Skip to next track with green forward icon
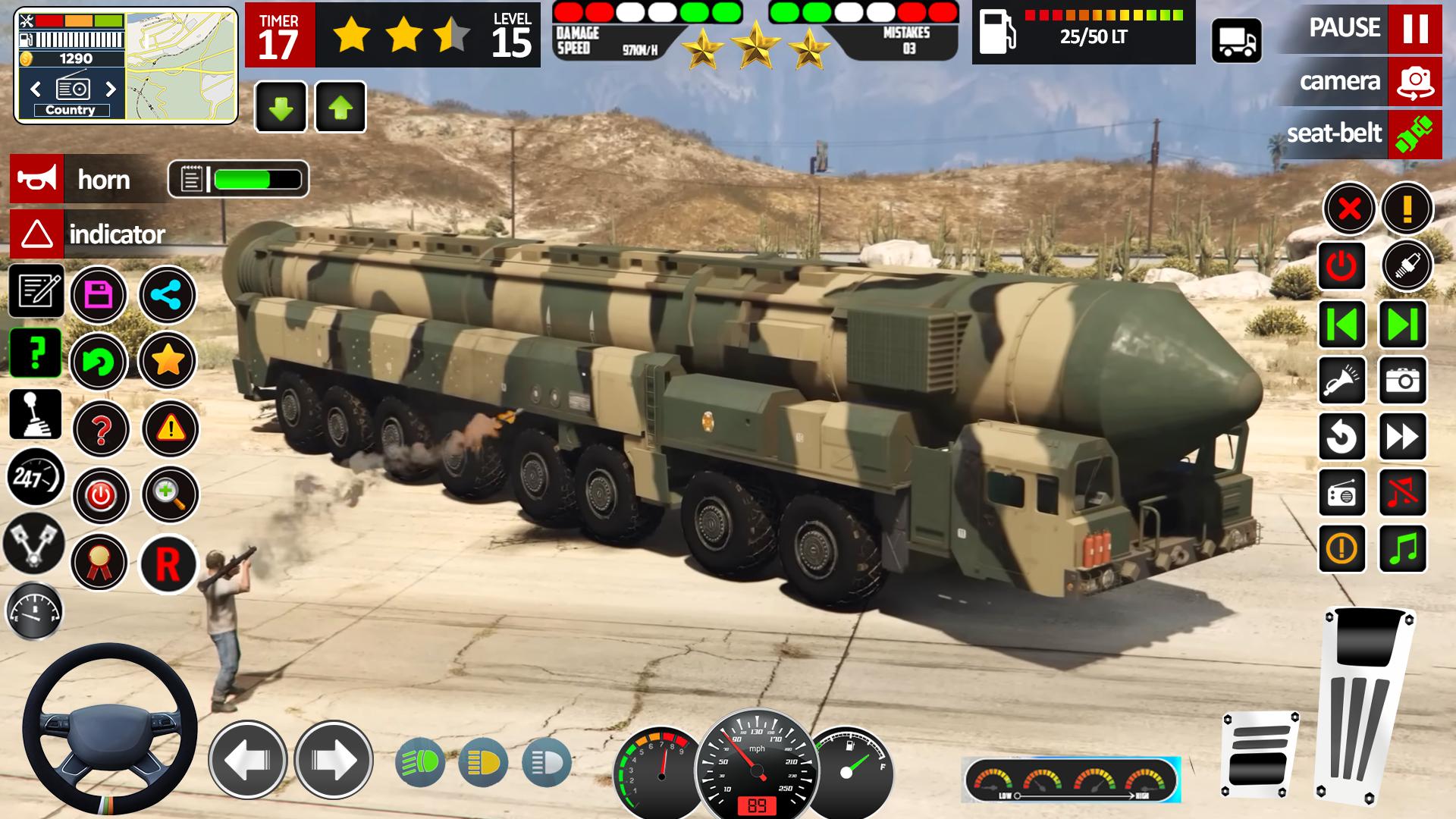 tap(1402, 325)
